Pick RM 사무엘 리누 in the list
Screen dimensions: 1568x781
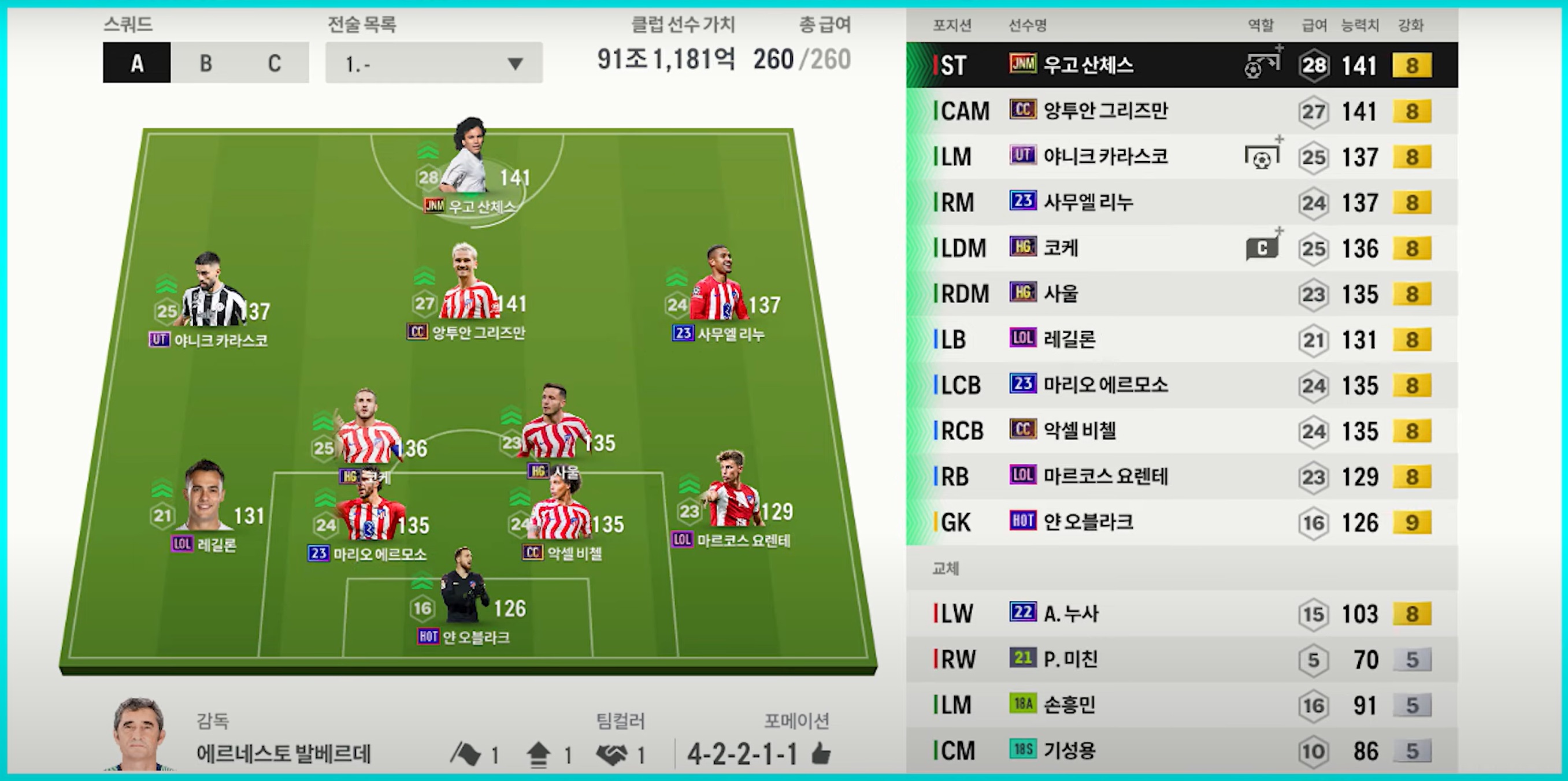coord(1181,202)
